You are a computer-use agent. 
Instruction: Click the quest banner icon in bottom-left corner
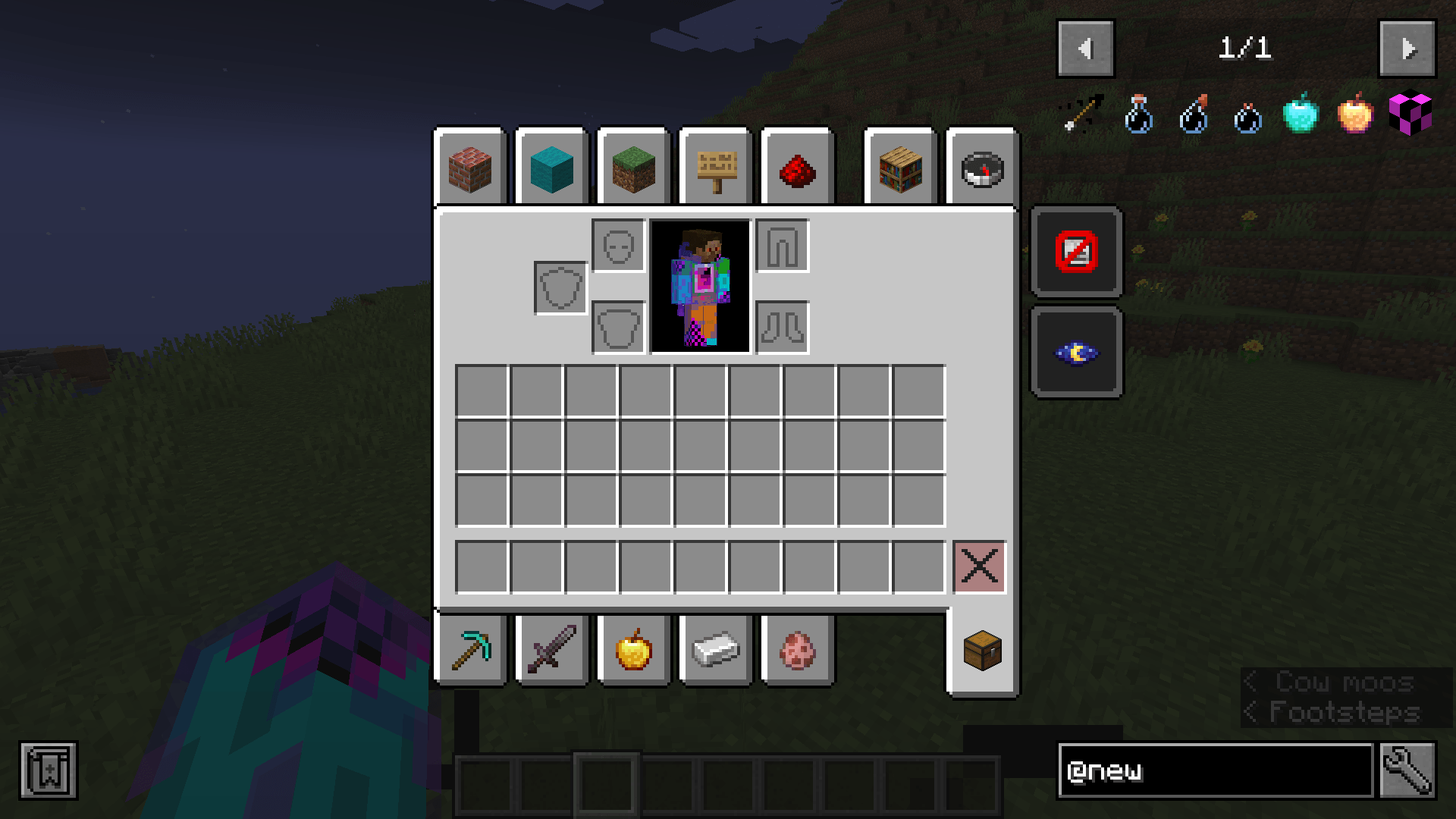tap(48, 770)
